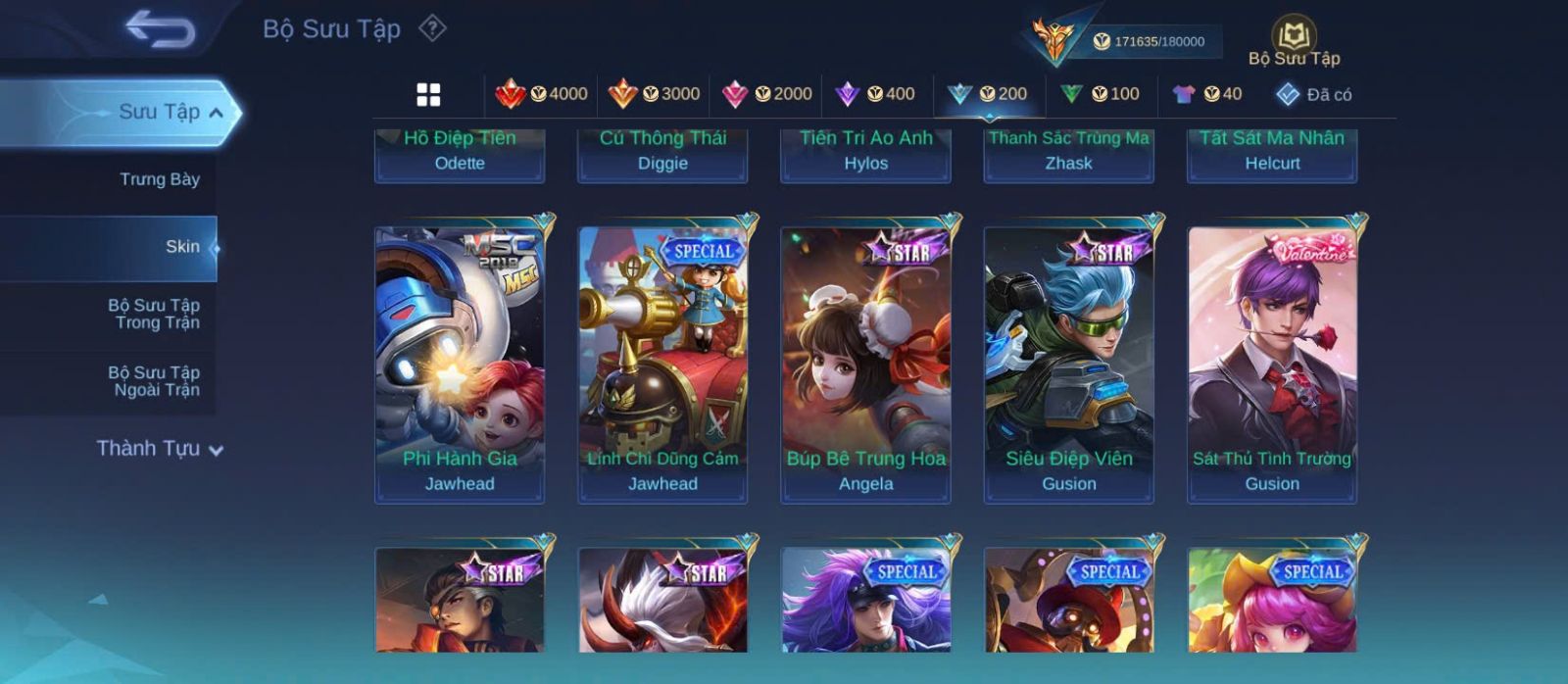Image resolution: width=1568 pixels, height=684 pixels.
Task: Show the 40 points shirt tier
Action: click(1207, 94)
